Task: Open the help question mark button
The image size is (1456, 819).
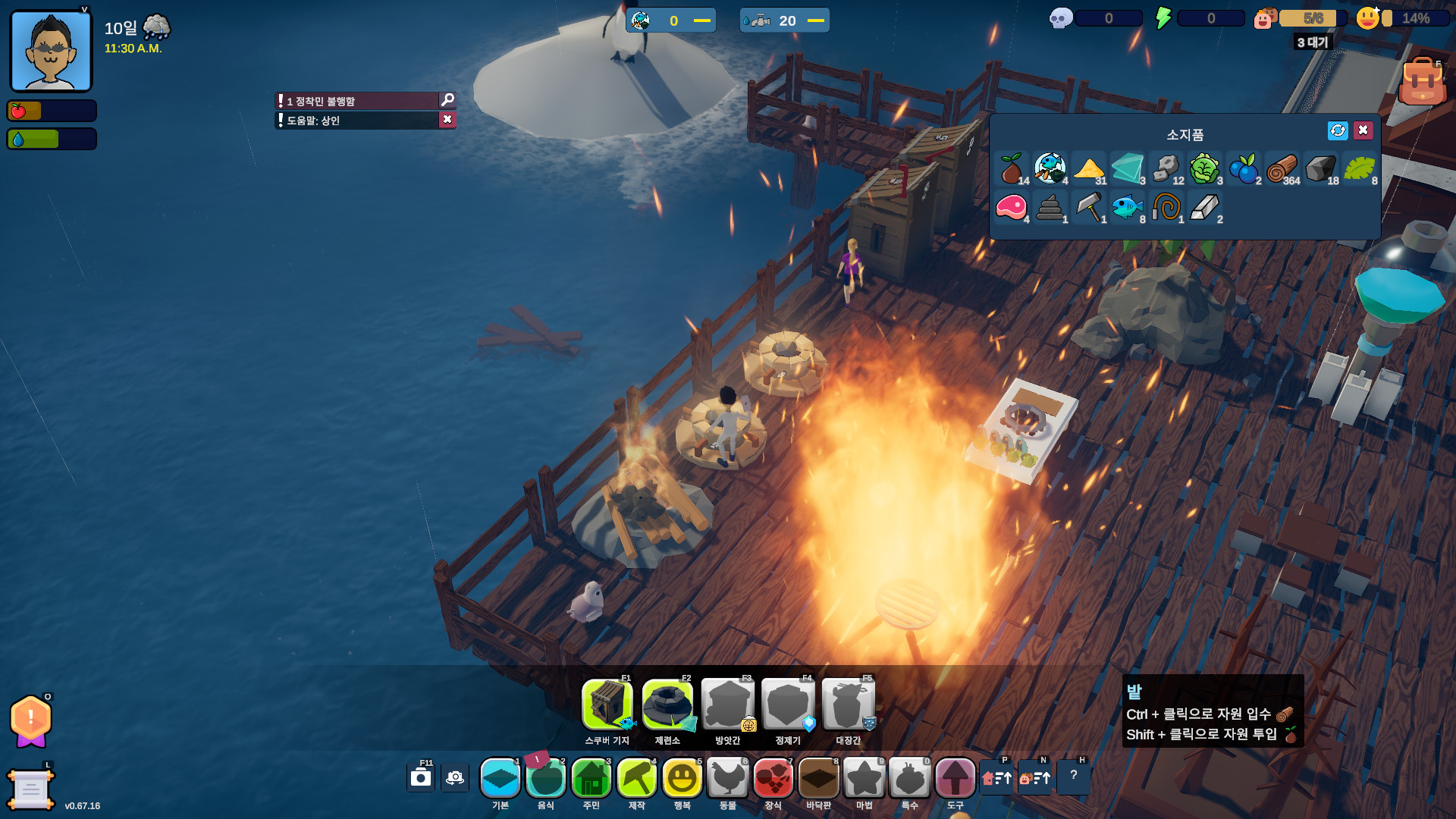Action: 1073,776
